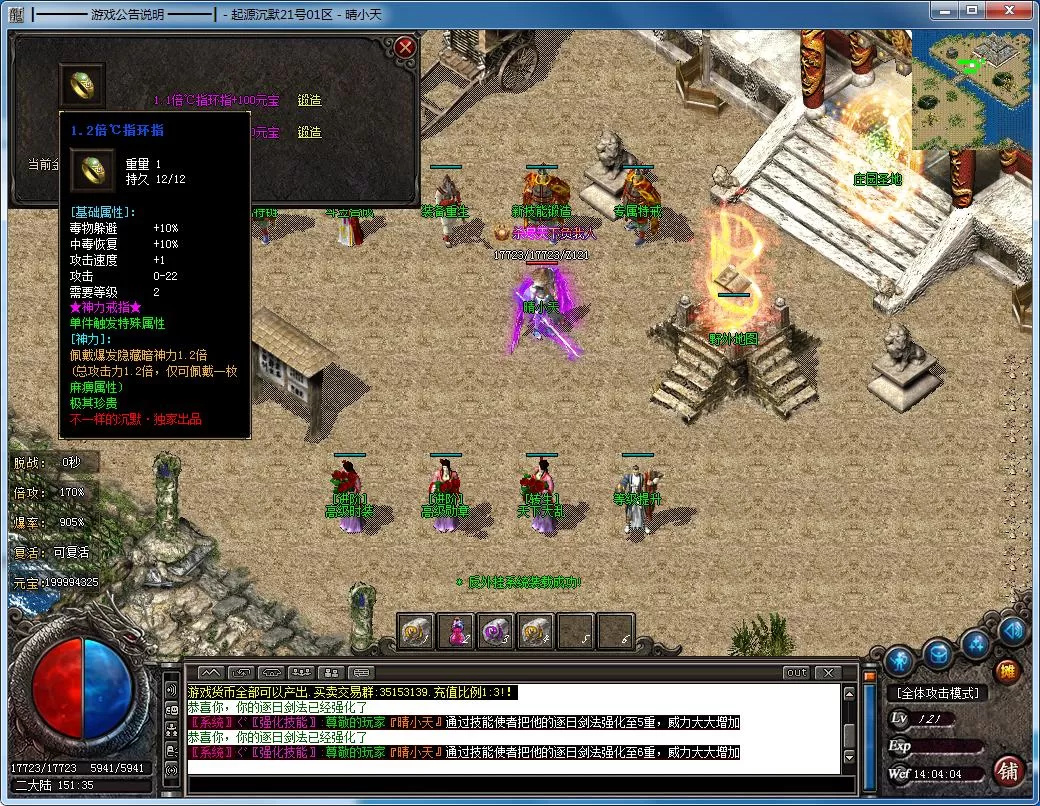Click 锻造 for the 1.1倍 ring recipe
This screenshot has width=1040, height=806.
coord(309,100)
